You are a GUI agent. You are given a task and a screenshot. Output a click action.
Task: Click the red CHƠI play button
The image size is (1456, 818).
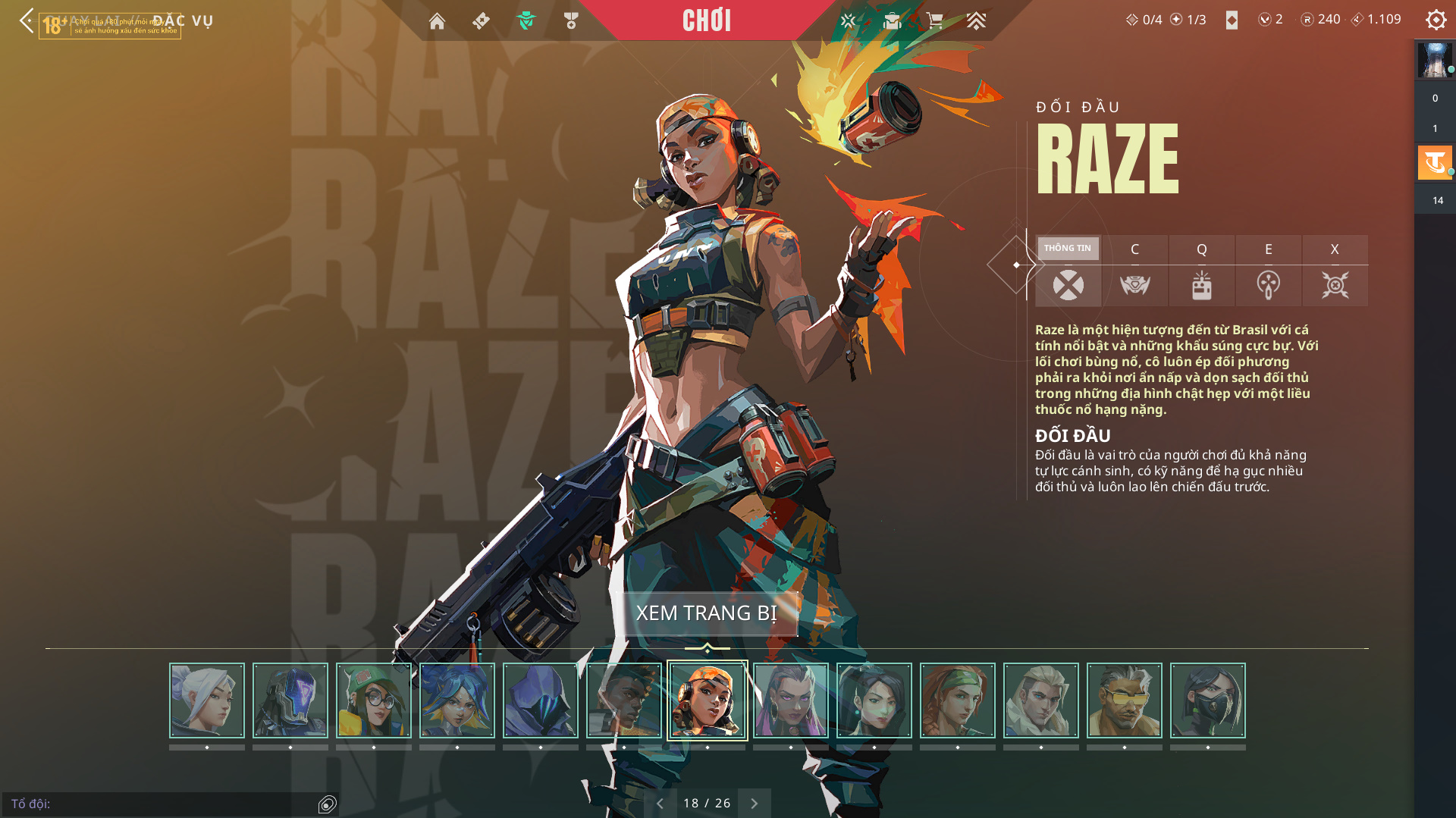pos(706,20)
